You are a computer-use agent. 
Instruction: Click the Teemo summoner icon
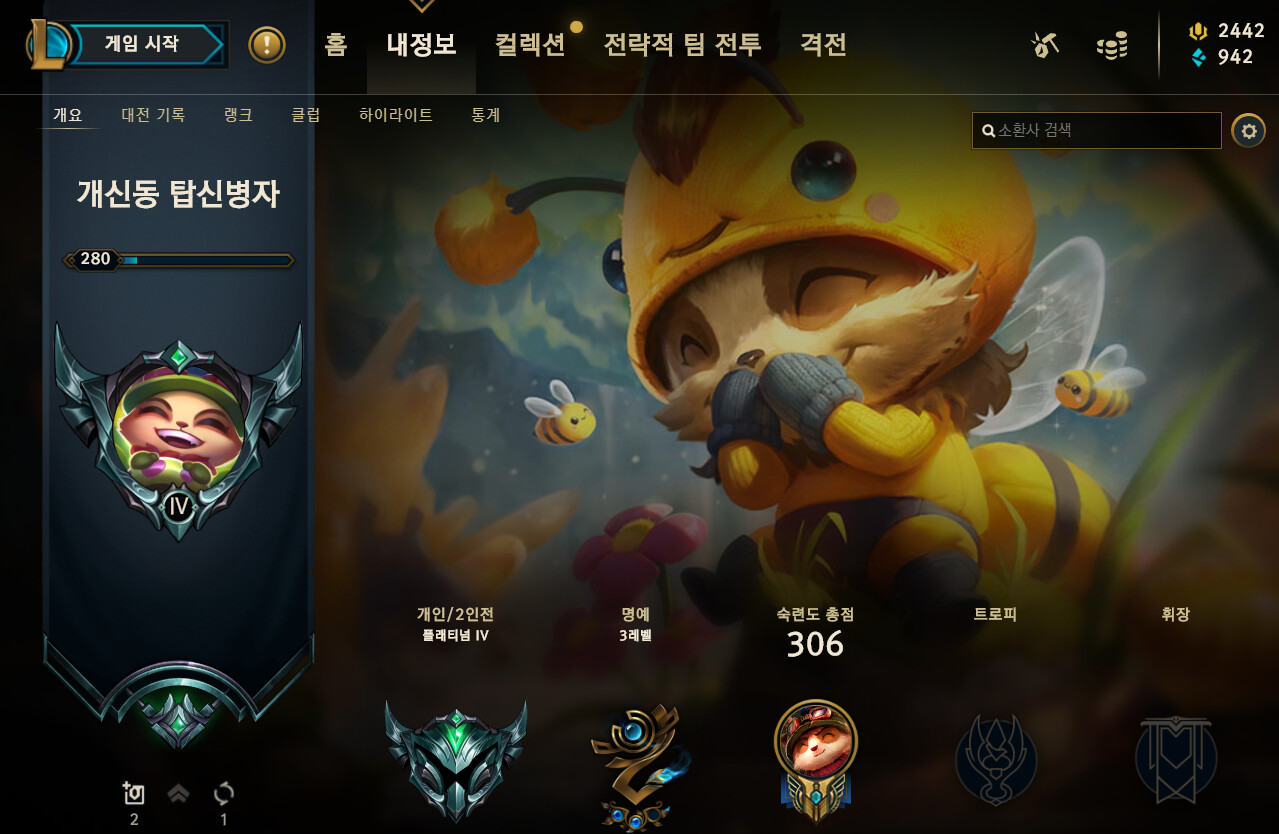pyautogui.click(x=179, y=430)
